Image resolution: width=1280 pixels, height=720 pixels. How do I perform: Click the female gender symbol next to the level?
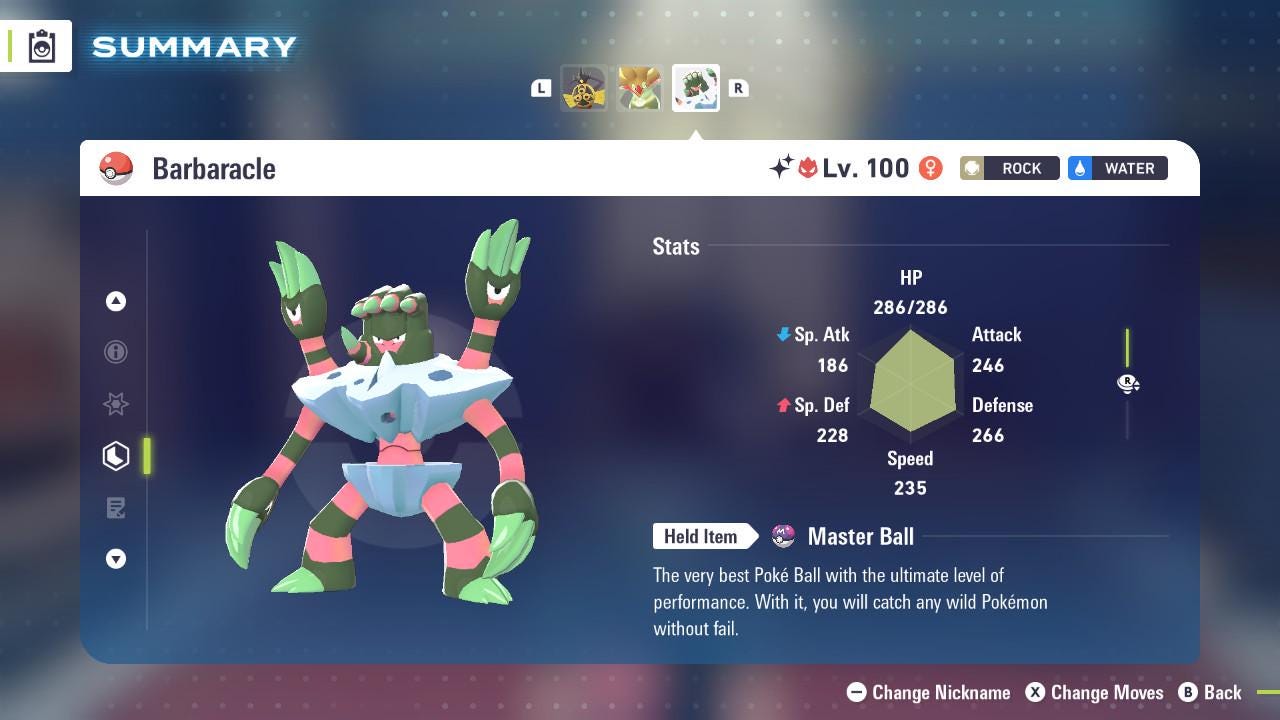click(931, 168)
